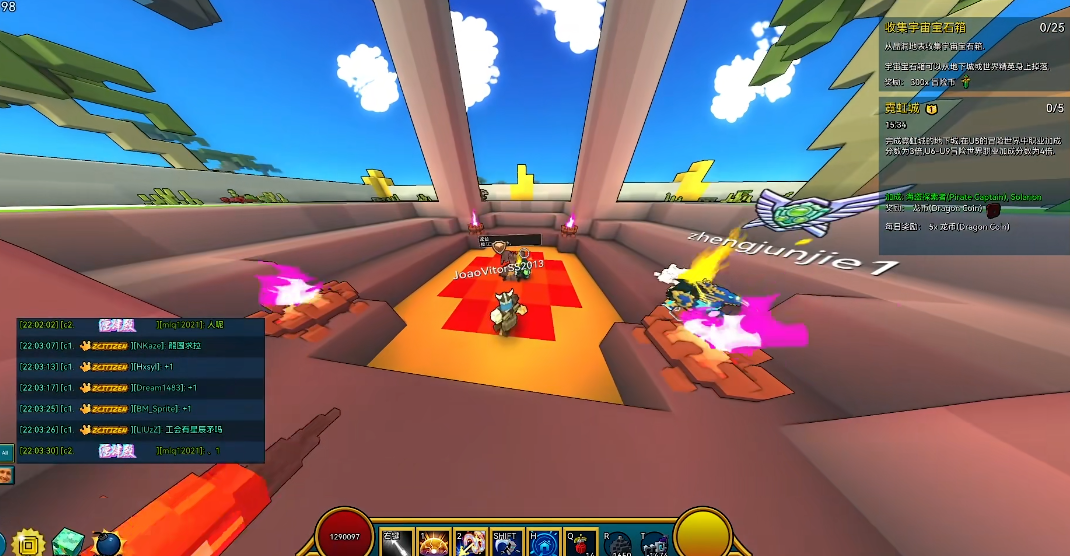
Task: Select Dream1483's chat message
Action: coord(141,388)
